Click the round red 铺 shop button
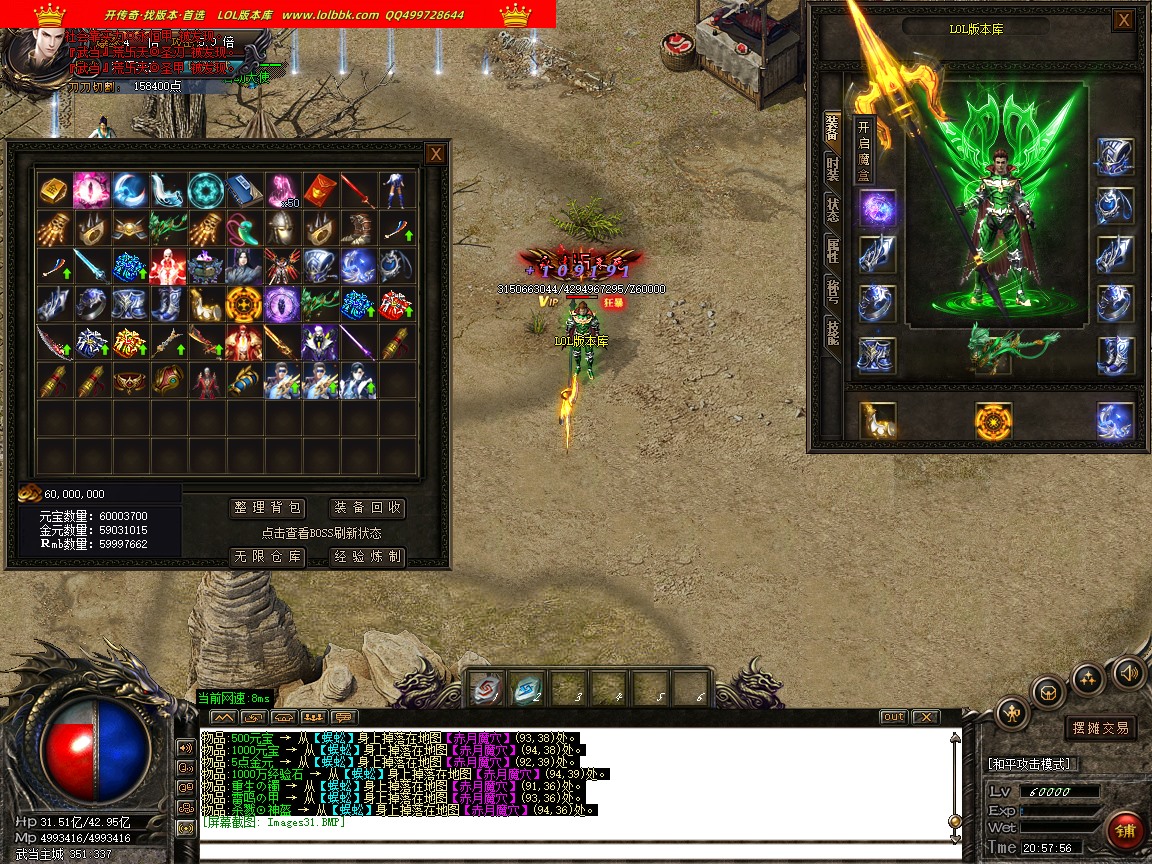Screen dimensions: 1152x864 (x=1125, y=831)
